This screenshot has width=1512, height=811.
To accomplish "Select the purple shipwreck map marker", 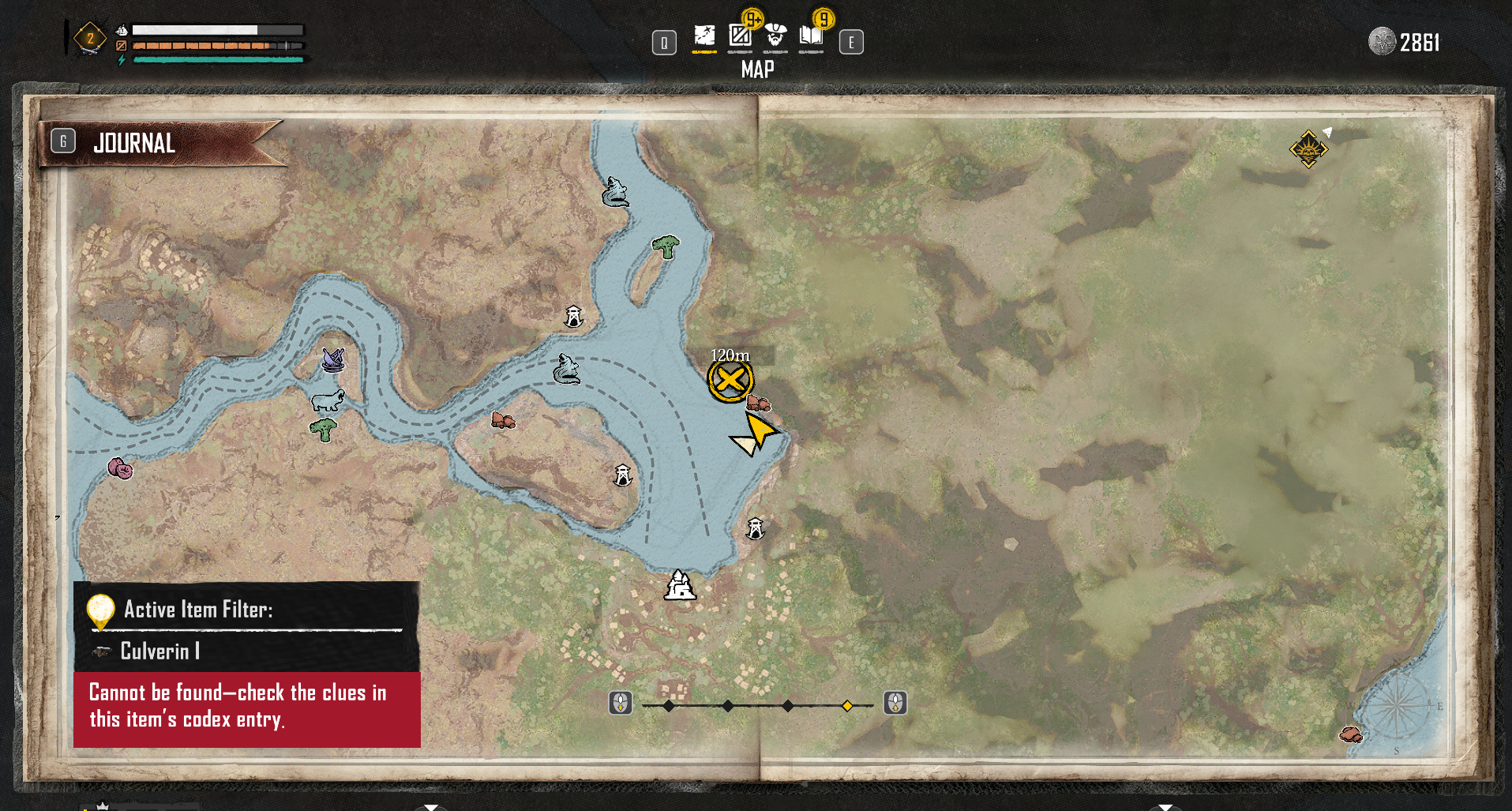I will 333,360.
